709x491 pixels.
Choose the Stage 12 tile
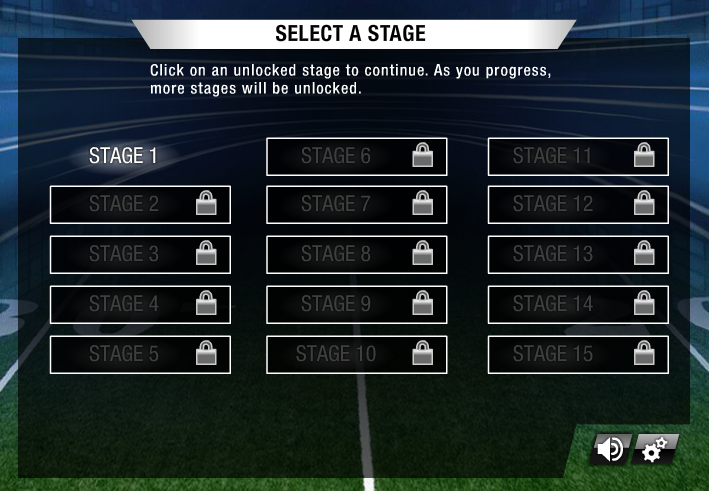(578, 204)
